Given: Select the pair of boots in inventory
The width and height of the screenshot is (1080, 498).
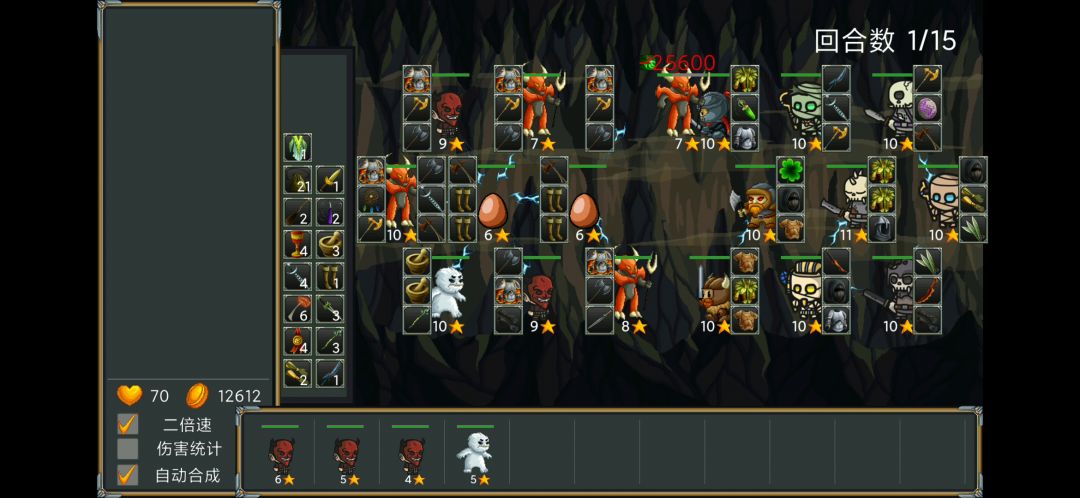Looking at the screenshot, I should tap(330, 276).
